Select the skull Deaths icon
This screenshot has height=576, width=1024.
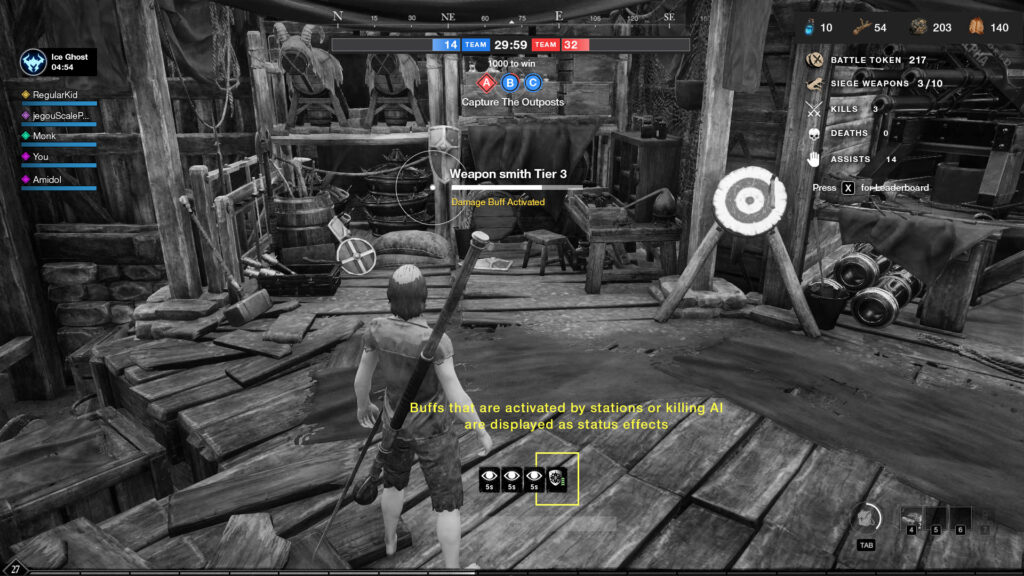(815, 133)
